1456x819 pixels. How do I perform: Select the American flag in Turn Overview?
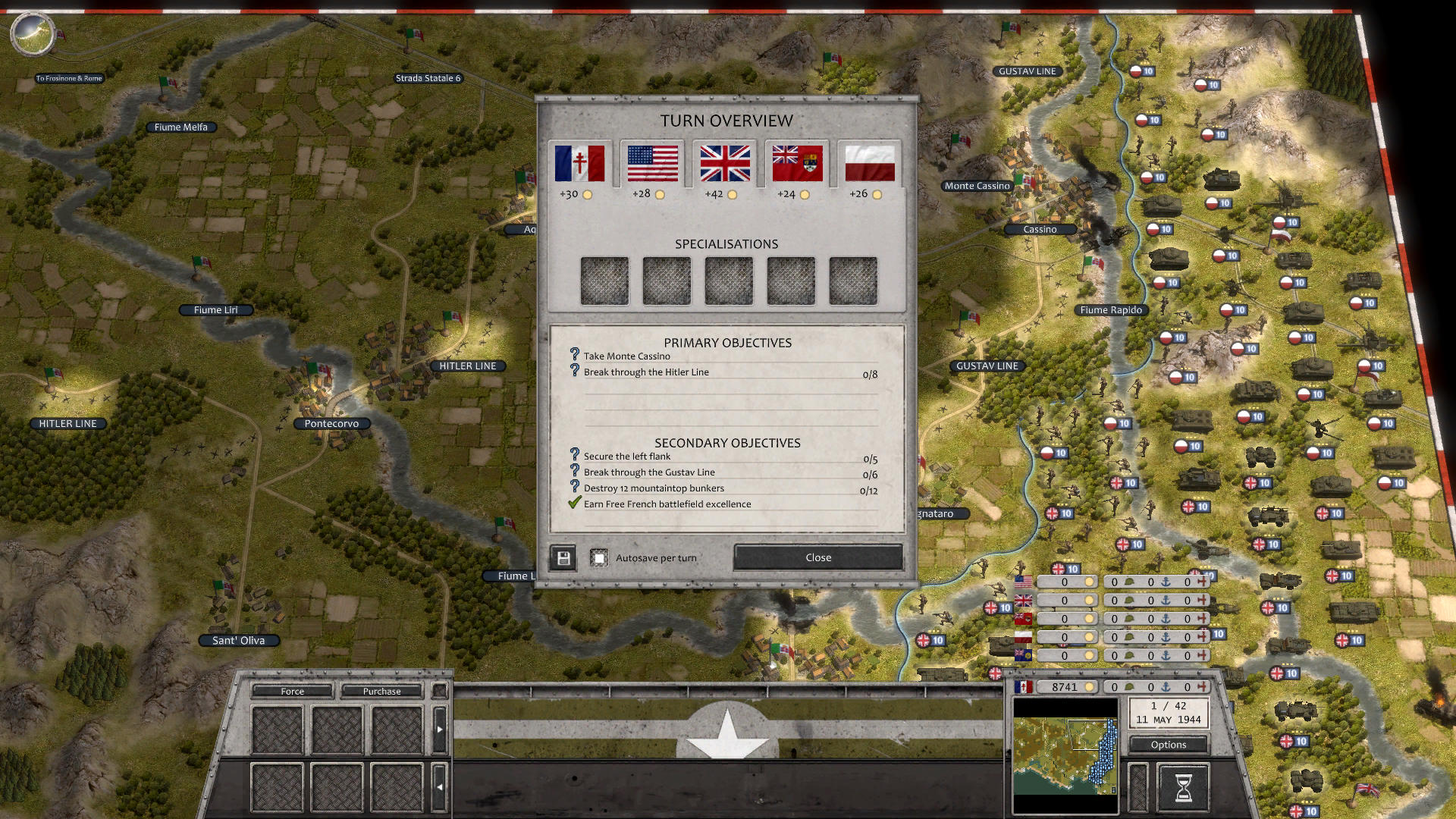pos(651,163)
